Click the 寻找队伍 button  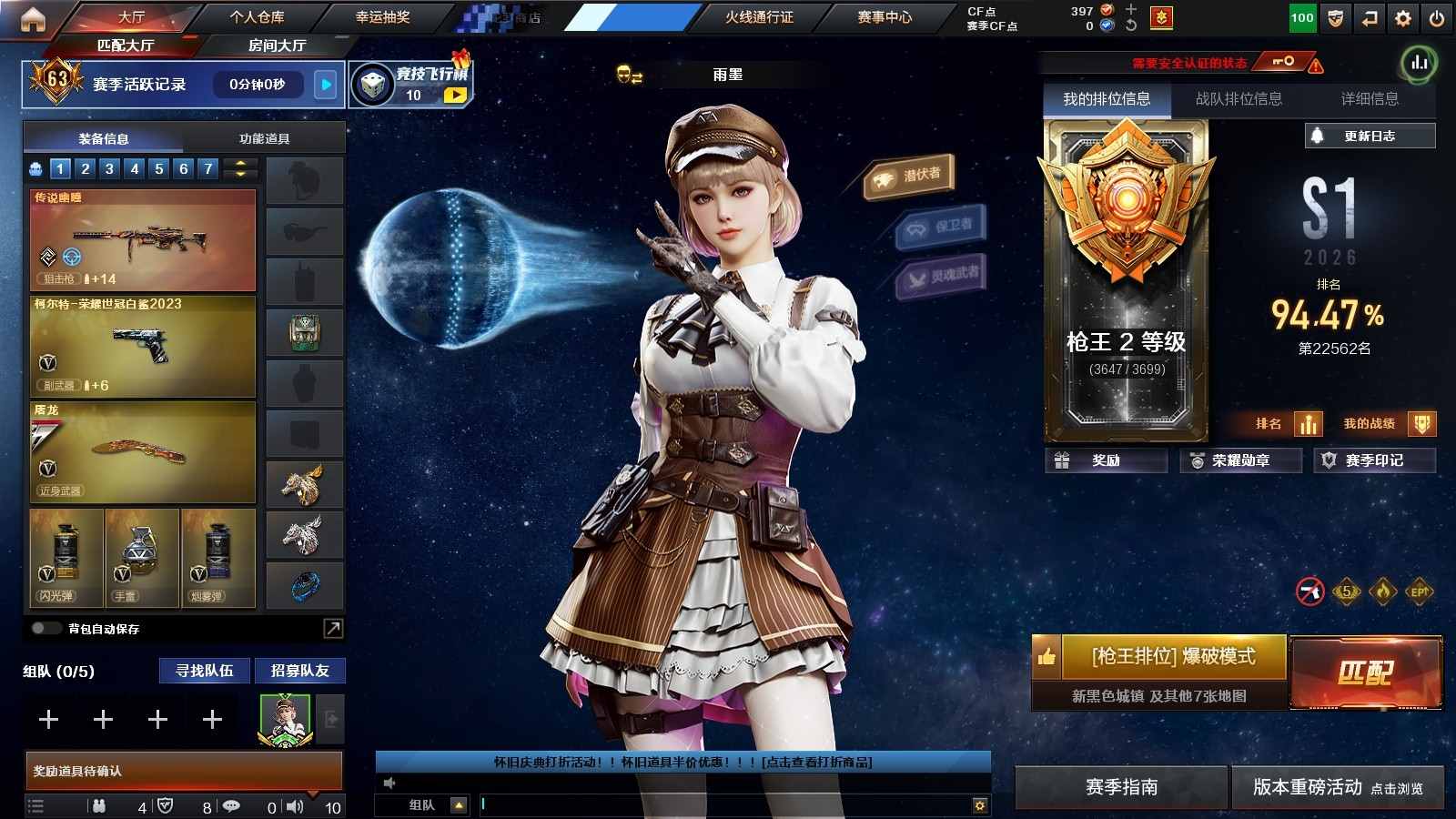[x=205, y=671]
